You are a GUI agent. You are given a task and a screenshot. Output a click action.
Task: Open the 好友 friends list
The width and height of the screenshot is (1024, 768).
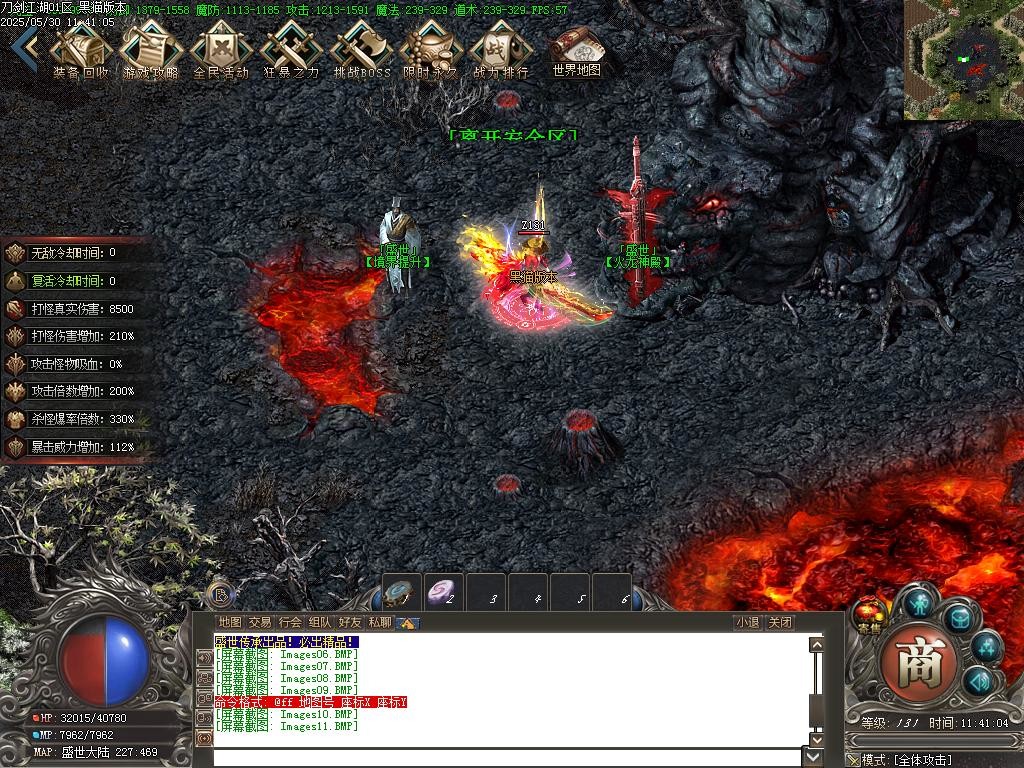[350, 622]
